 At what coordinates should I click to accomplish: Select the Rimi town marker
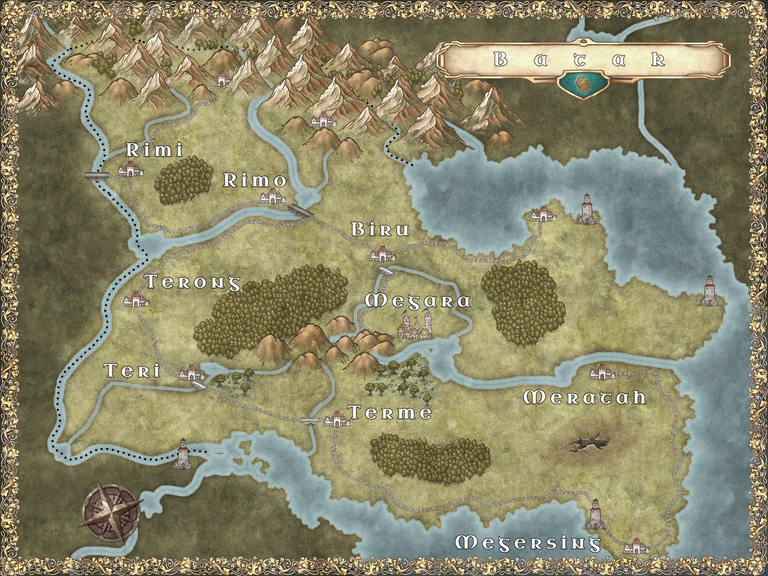[x=129, y=170]
